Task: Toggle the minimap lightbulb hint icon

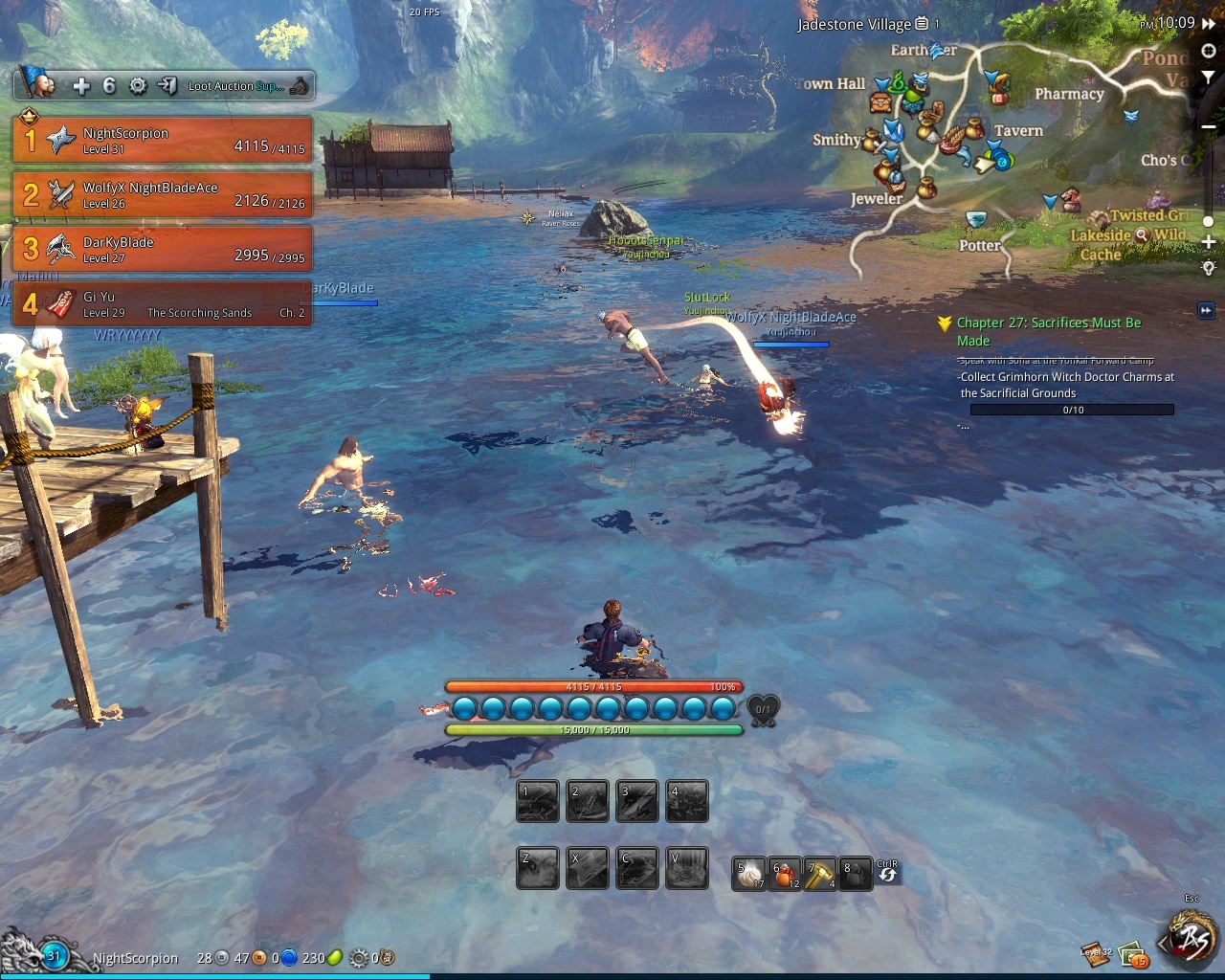Action: tap(1209, 268)
